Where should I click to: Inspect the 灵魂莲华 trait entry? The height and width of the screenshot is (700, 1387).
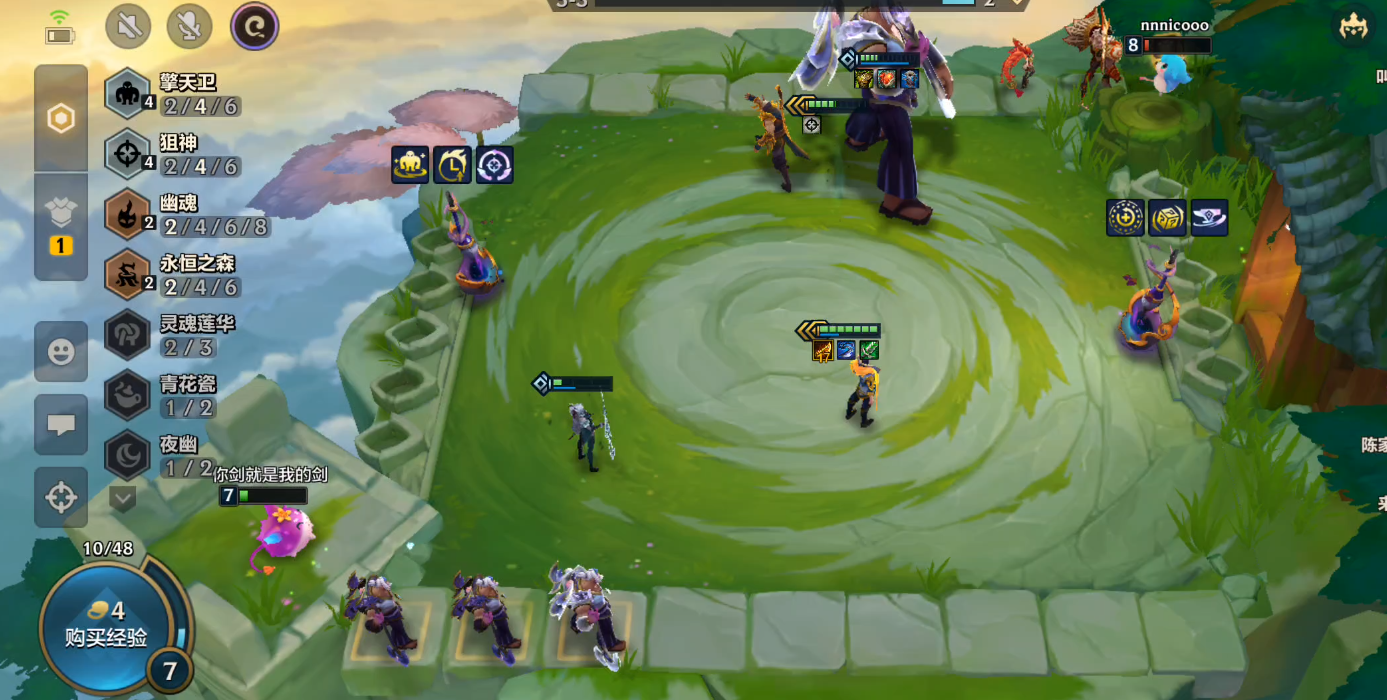coord(187,335)
